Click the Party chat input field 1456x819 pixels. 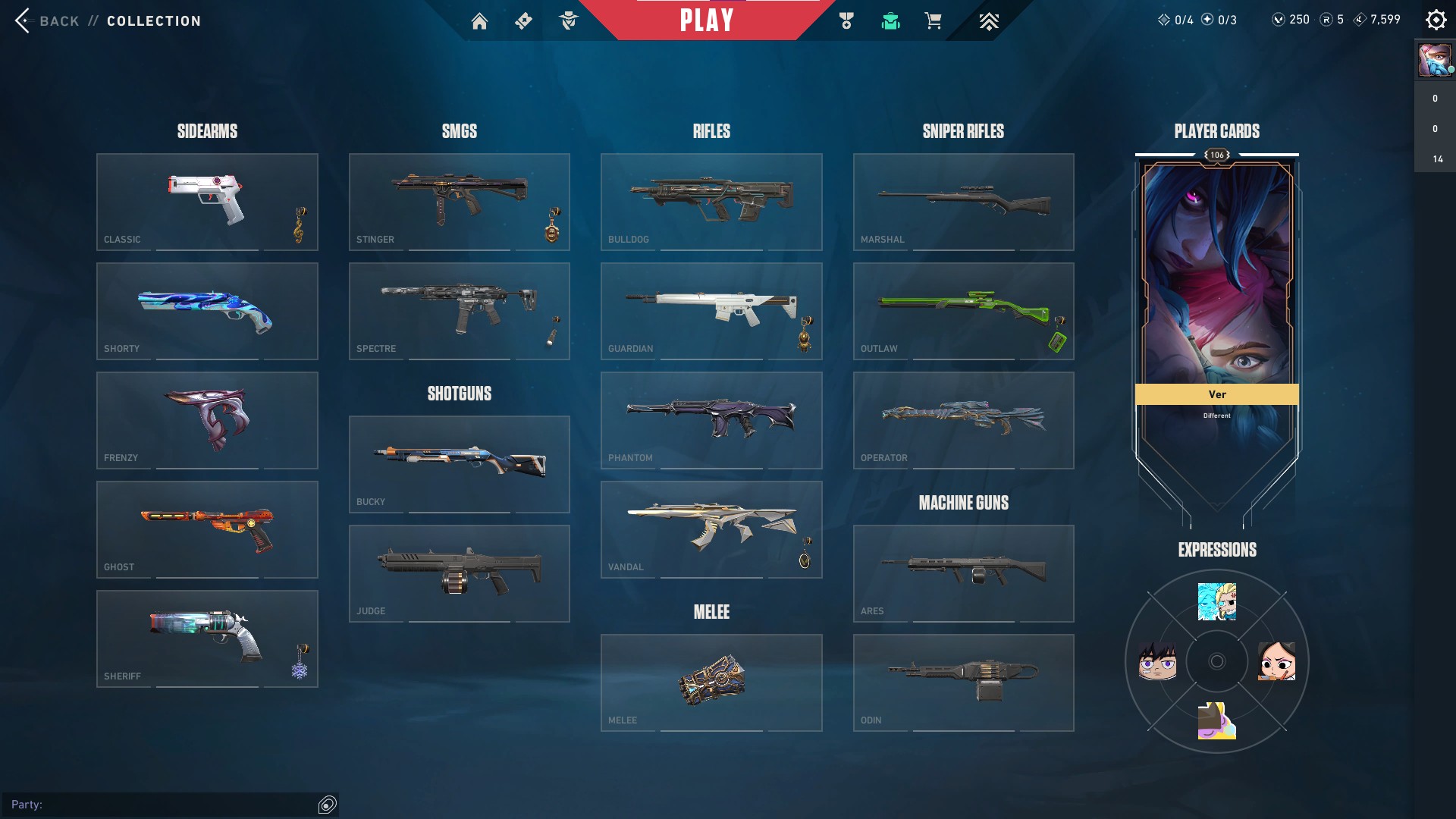[174, 805]
